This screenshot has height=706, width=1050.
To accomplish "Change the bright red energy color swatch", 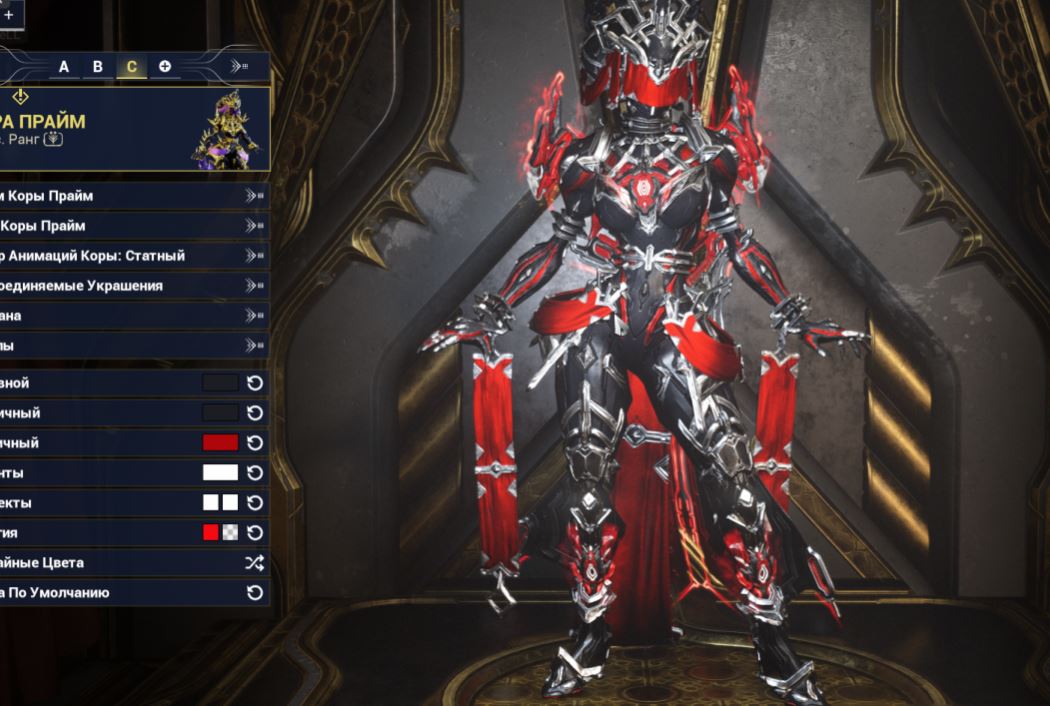I will (x=210, y=533).
